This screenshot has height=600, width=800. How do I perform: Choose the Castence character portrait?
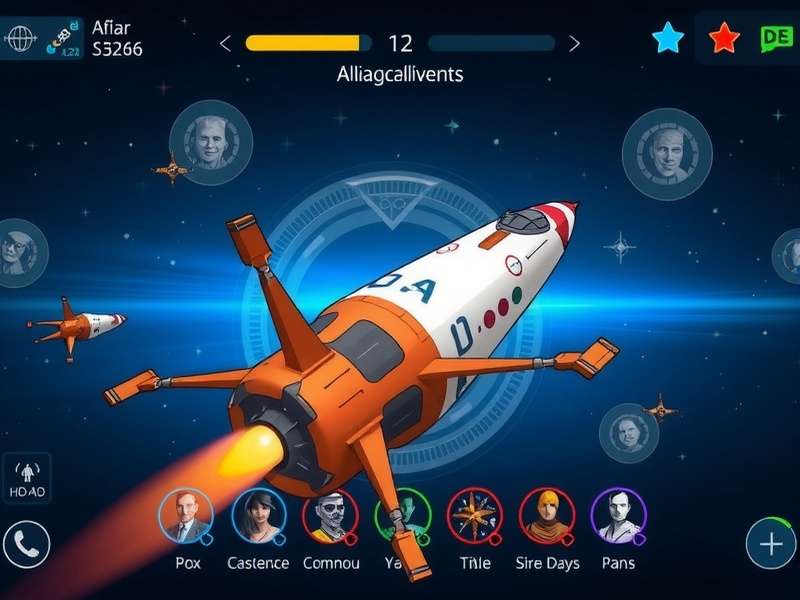(x=258, y=516)
